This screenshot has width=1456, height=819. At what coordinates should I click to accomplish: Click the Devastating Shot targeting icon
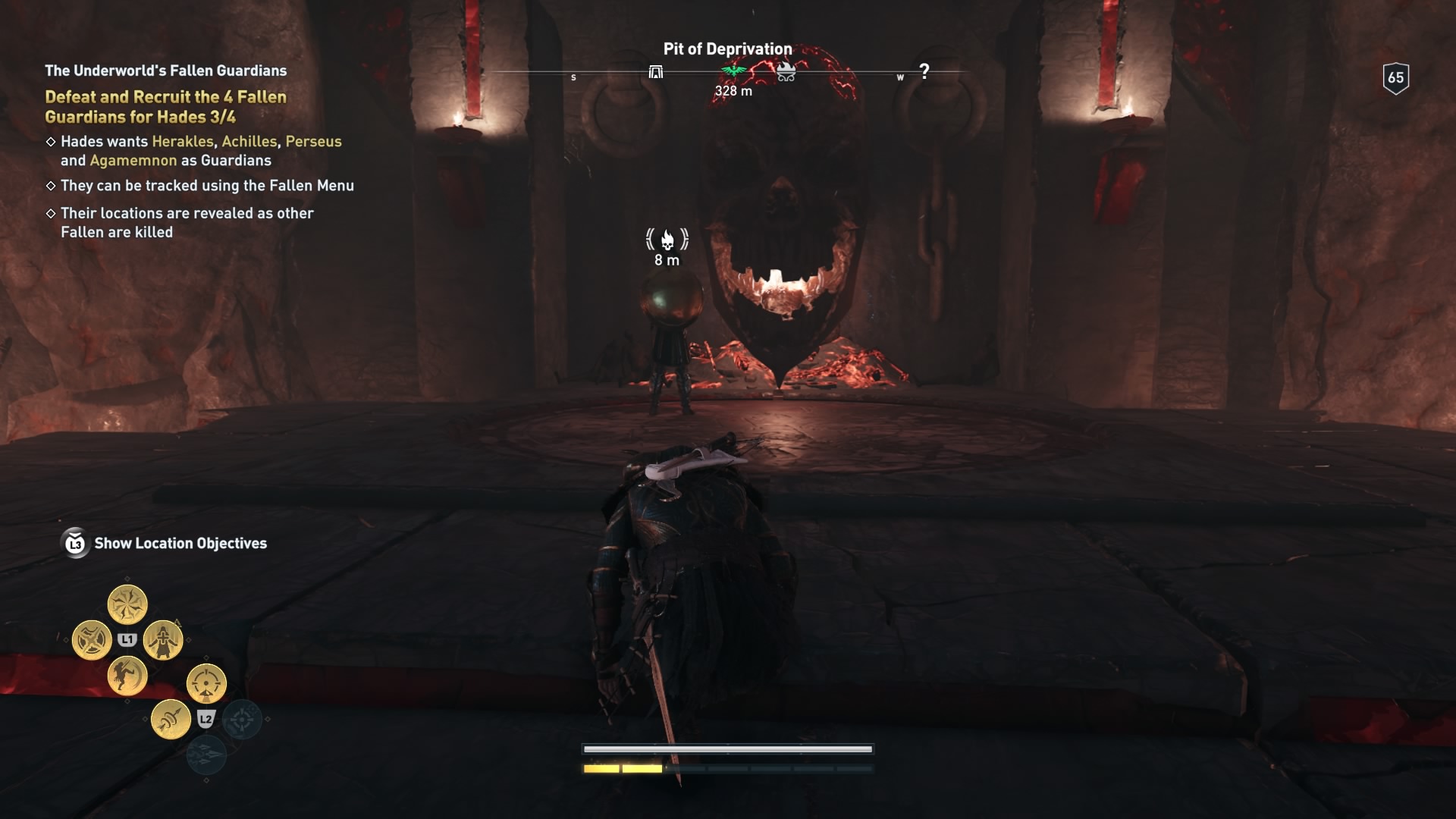coord(206,683)
